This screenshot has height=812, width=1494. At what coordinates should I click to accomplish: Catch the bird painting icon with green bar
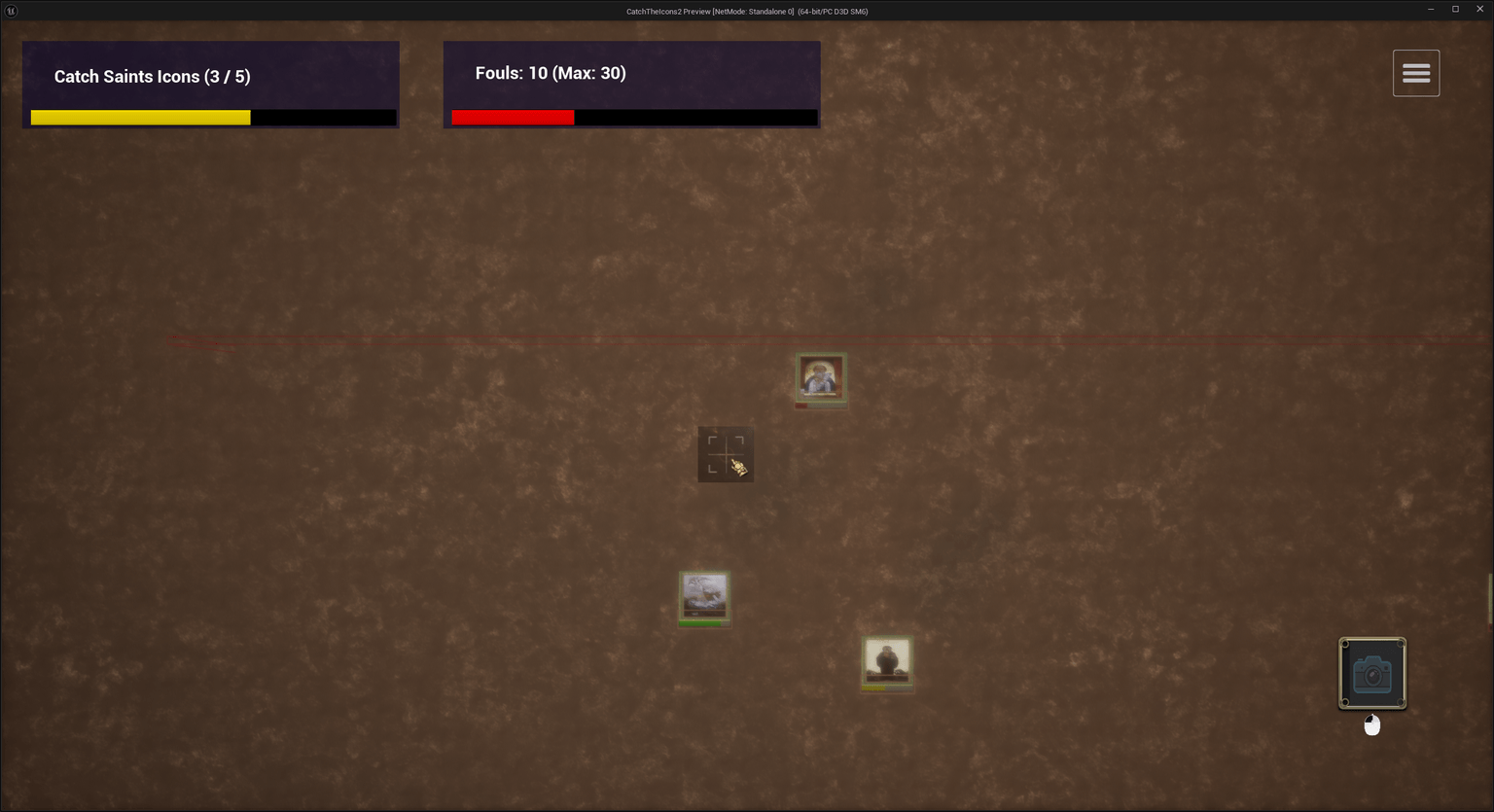pyautogui.click(x=703, y=595)
